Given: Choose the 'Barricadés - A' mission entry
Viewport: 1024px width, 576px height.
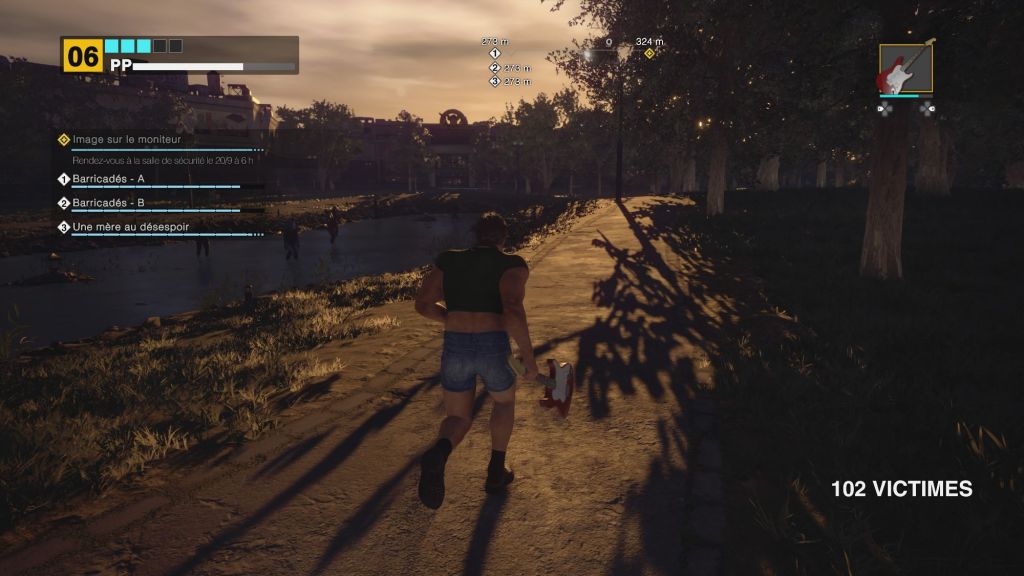Looking at the screenshot, I should click(108, 179).
